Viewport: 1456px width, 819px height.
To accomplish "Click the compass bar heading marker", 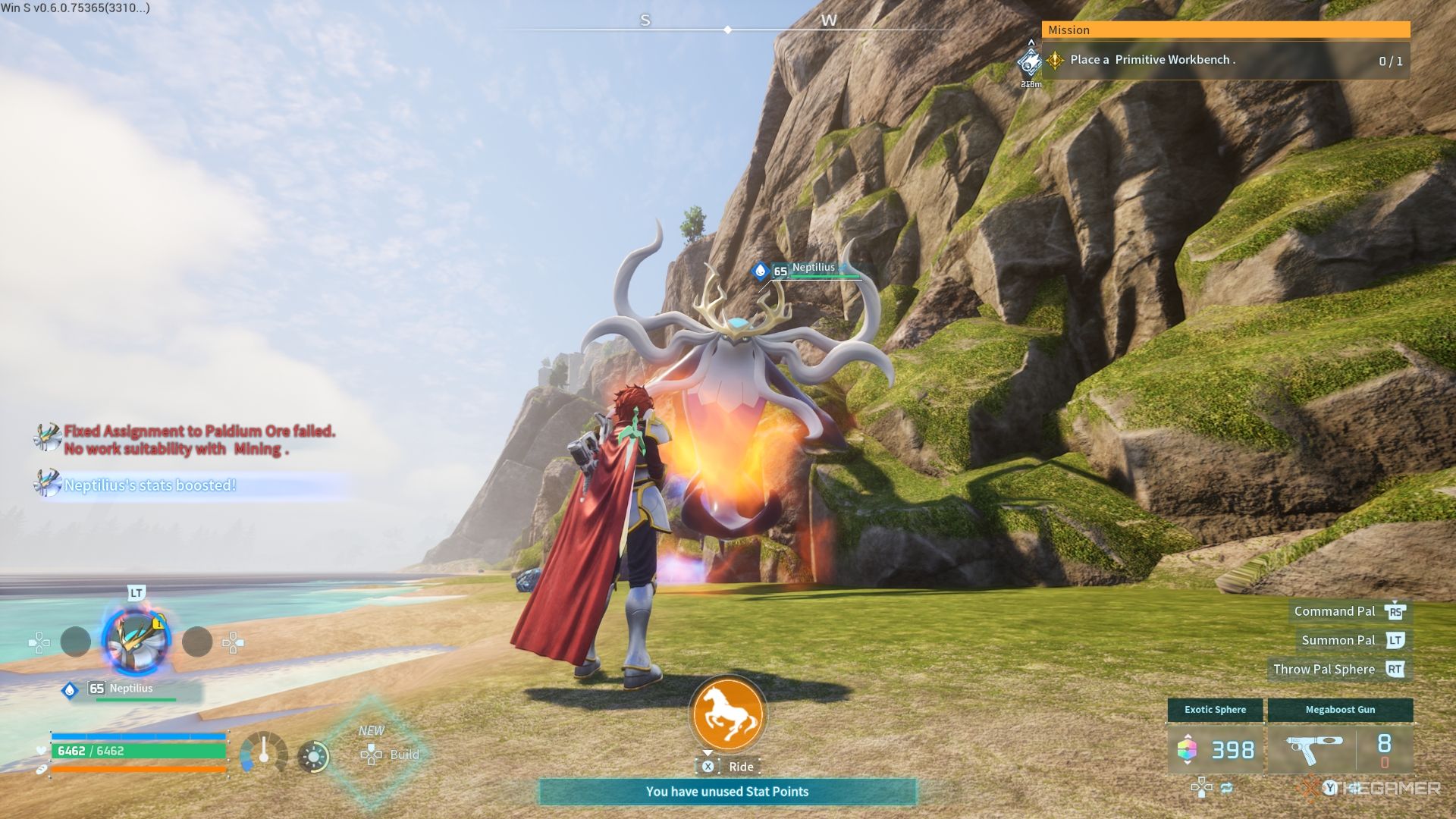I will (x=728, y=30).
